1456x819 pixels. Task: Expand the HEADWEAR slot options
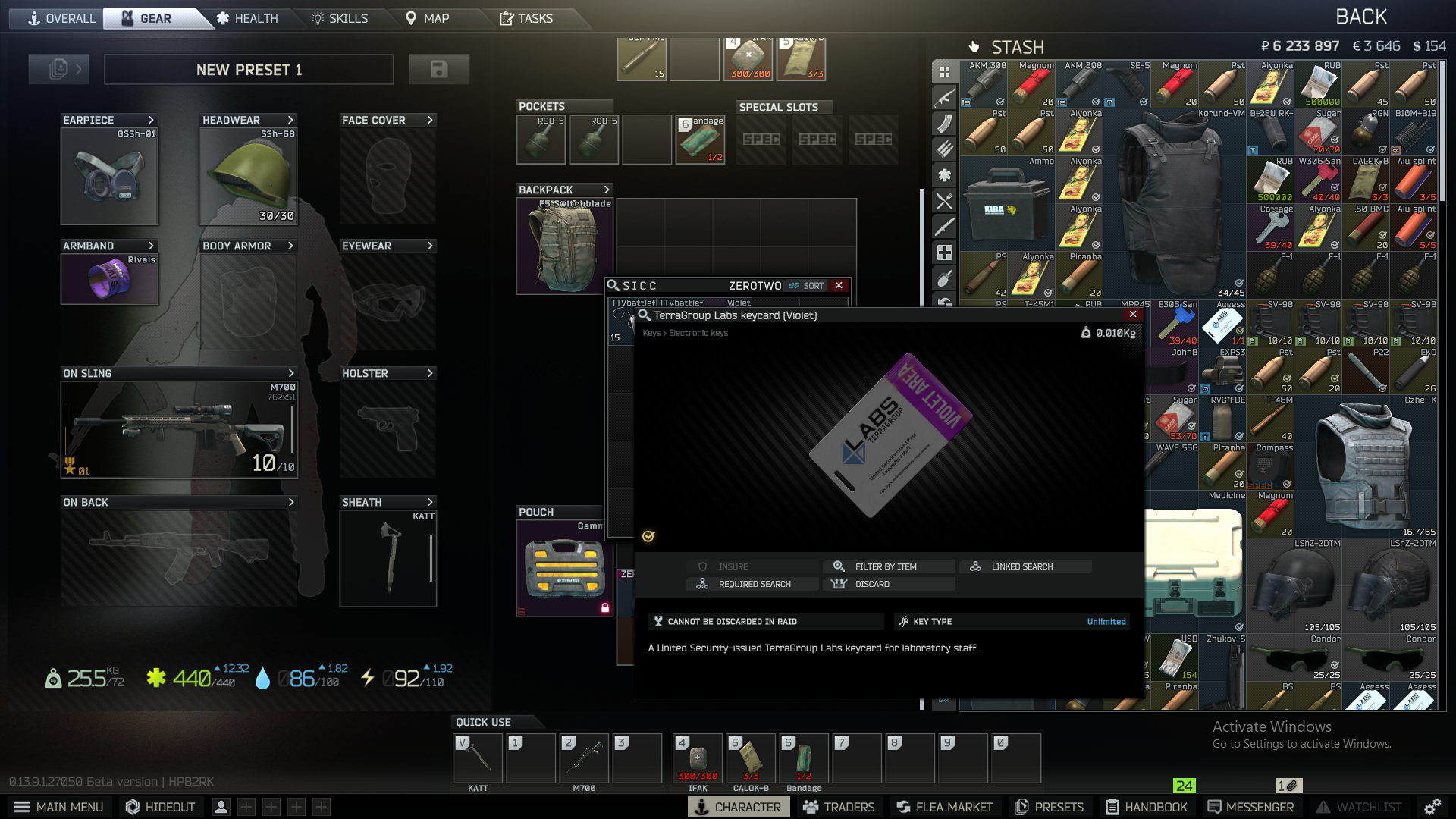(x=290, y=120)
